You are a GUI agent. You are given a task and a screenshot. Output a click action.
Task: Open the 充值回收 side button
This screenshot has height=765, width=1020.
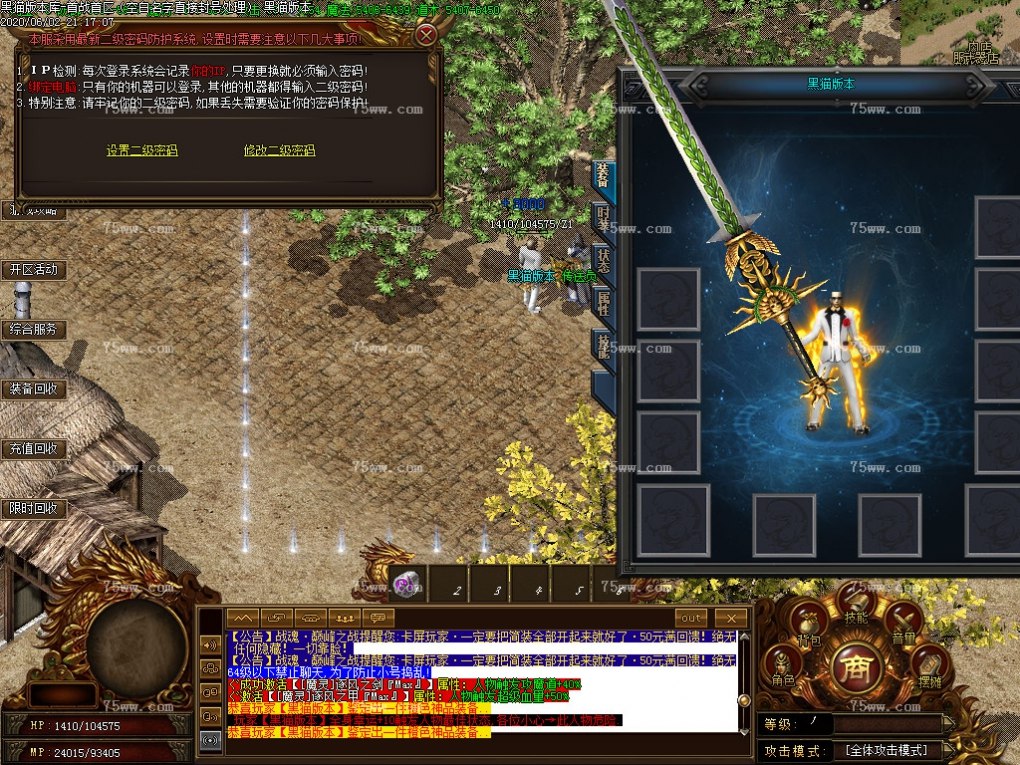[33, 449]
